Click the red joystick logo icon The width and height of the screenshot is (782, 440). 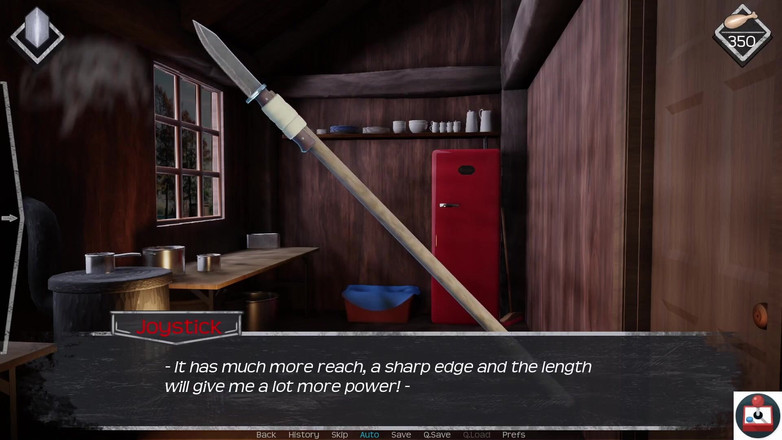757,414
